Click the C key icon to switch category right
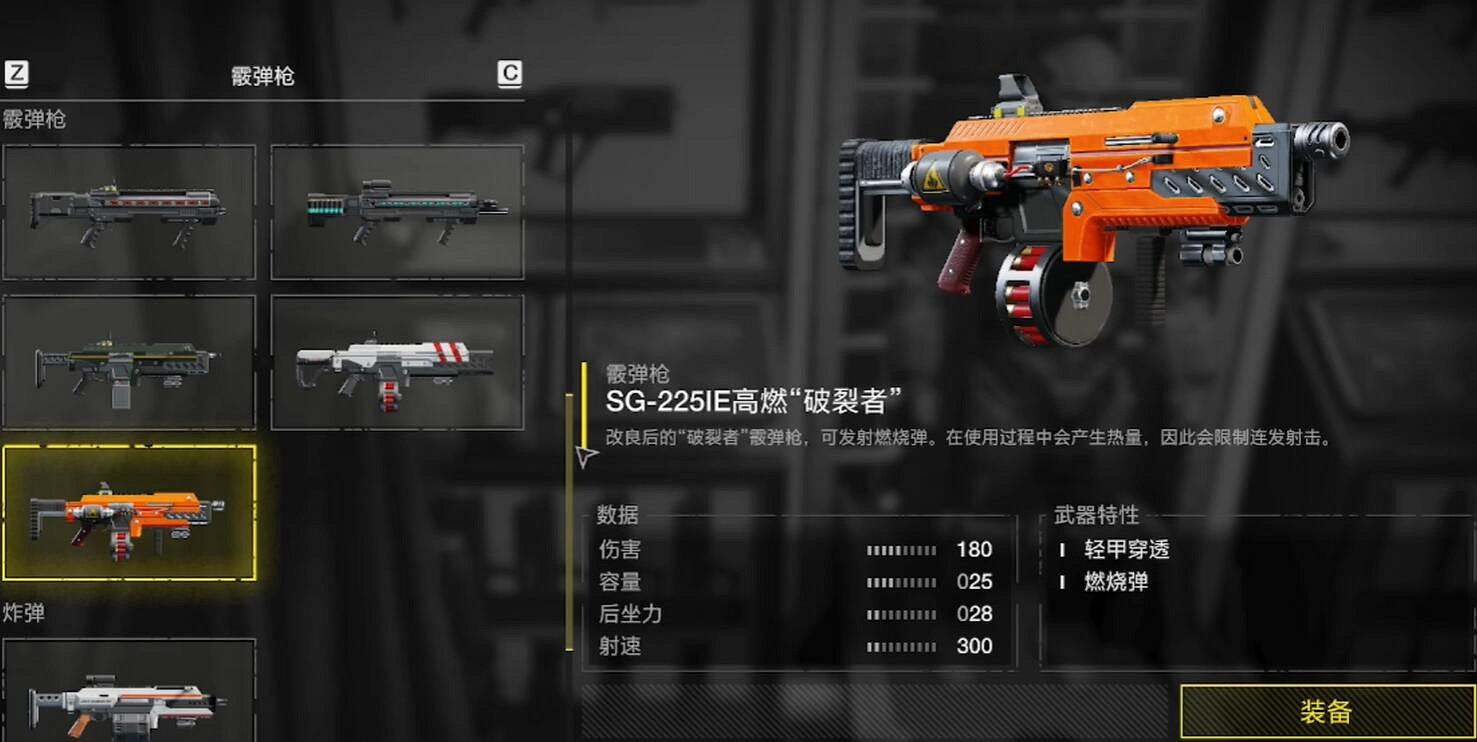The width and height of the screenshot is (1477, 742). [x=508, y=73]
